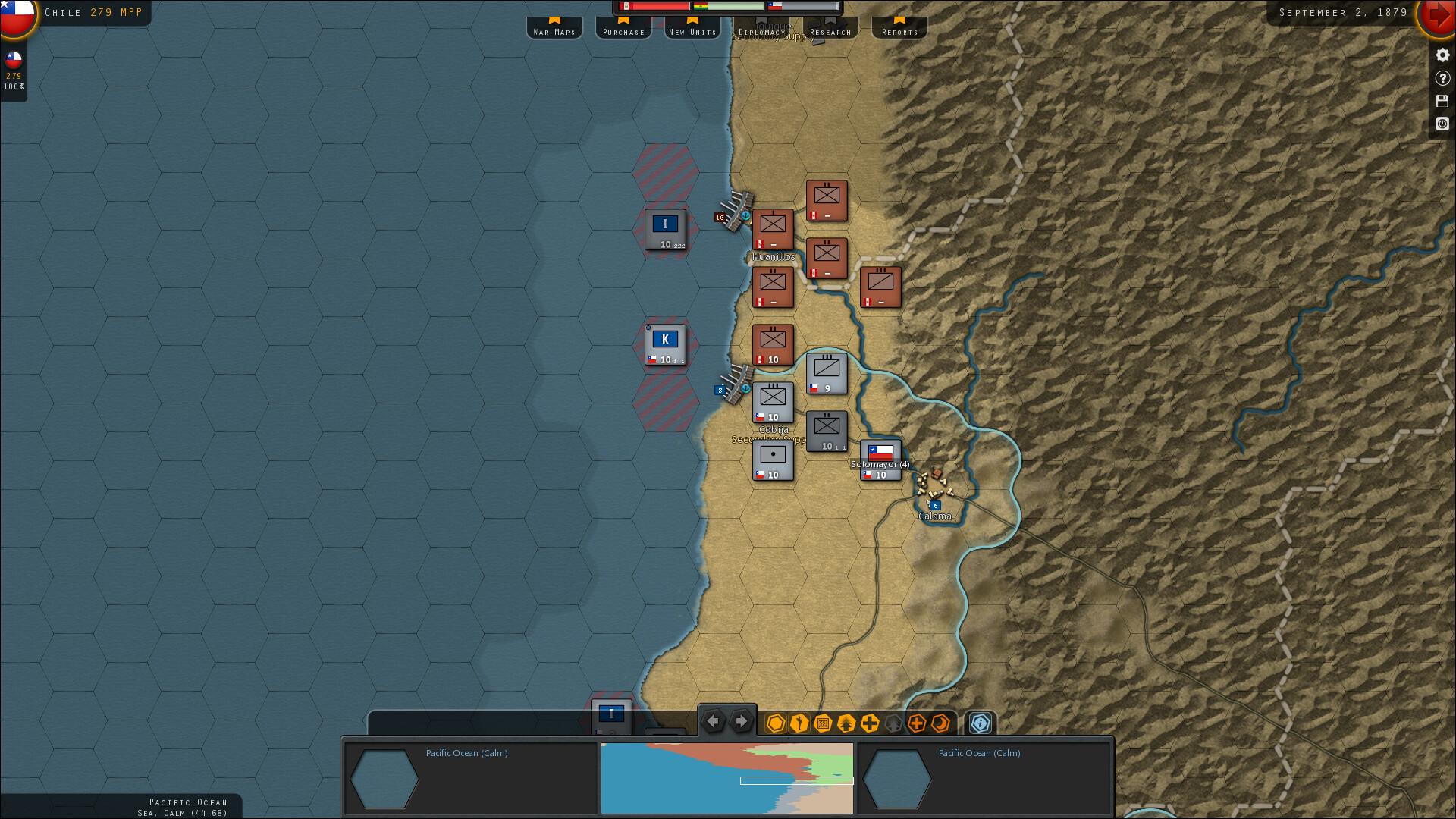This screenshot has height=819, width=1456.
Task: Click the save game disk icon
Action: pyautogui.click(x=1442, y=101)
